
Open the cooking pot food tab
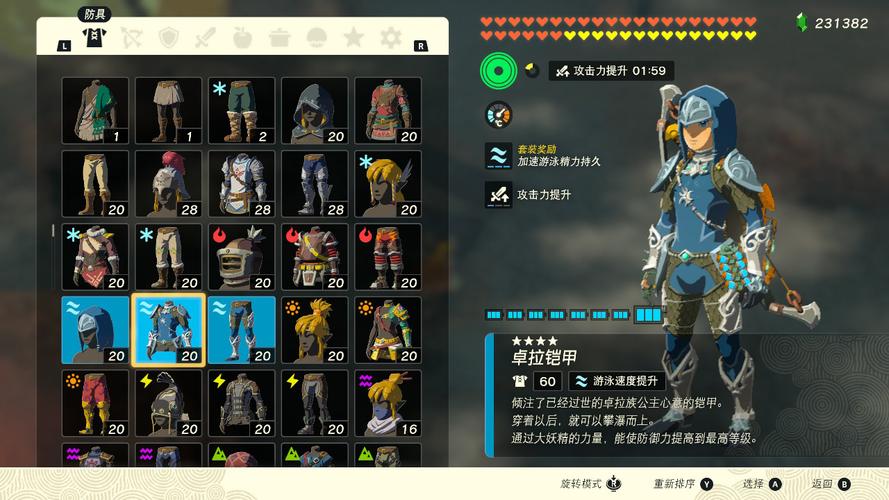coord(279,37)
